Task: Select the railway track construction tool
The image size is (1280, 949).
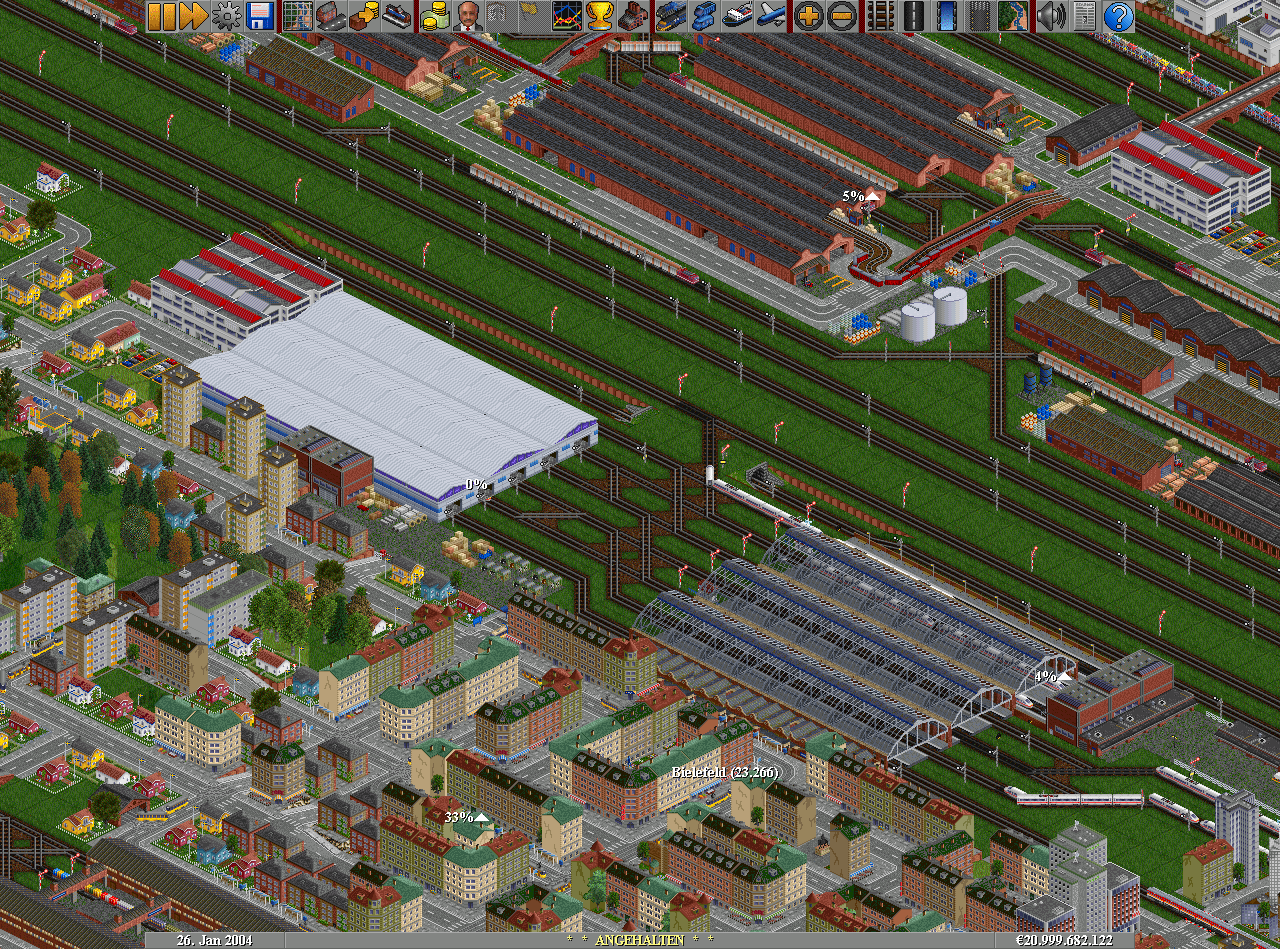Action: tap(880, 15)
